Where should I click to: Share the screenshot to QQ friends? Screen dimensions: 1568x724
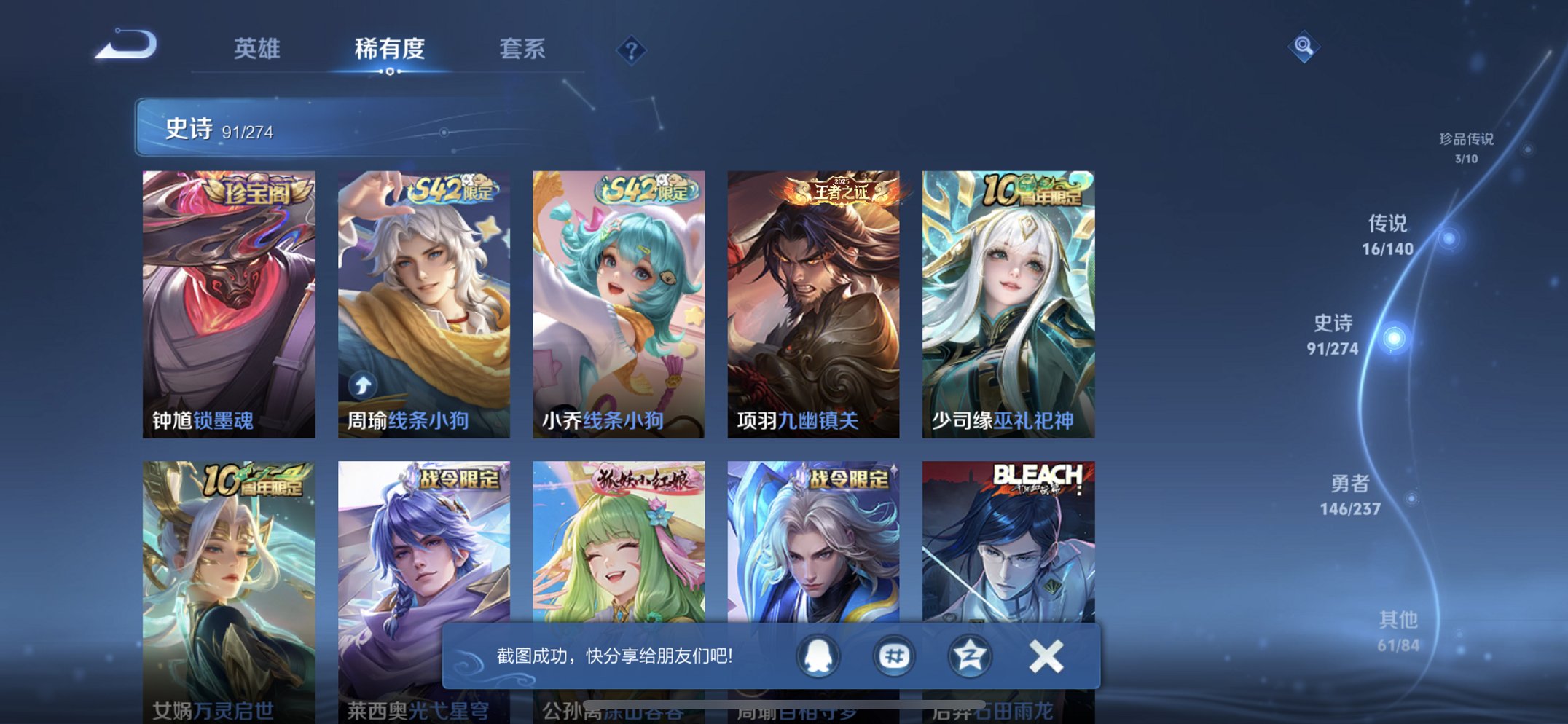tap(819, 656)
